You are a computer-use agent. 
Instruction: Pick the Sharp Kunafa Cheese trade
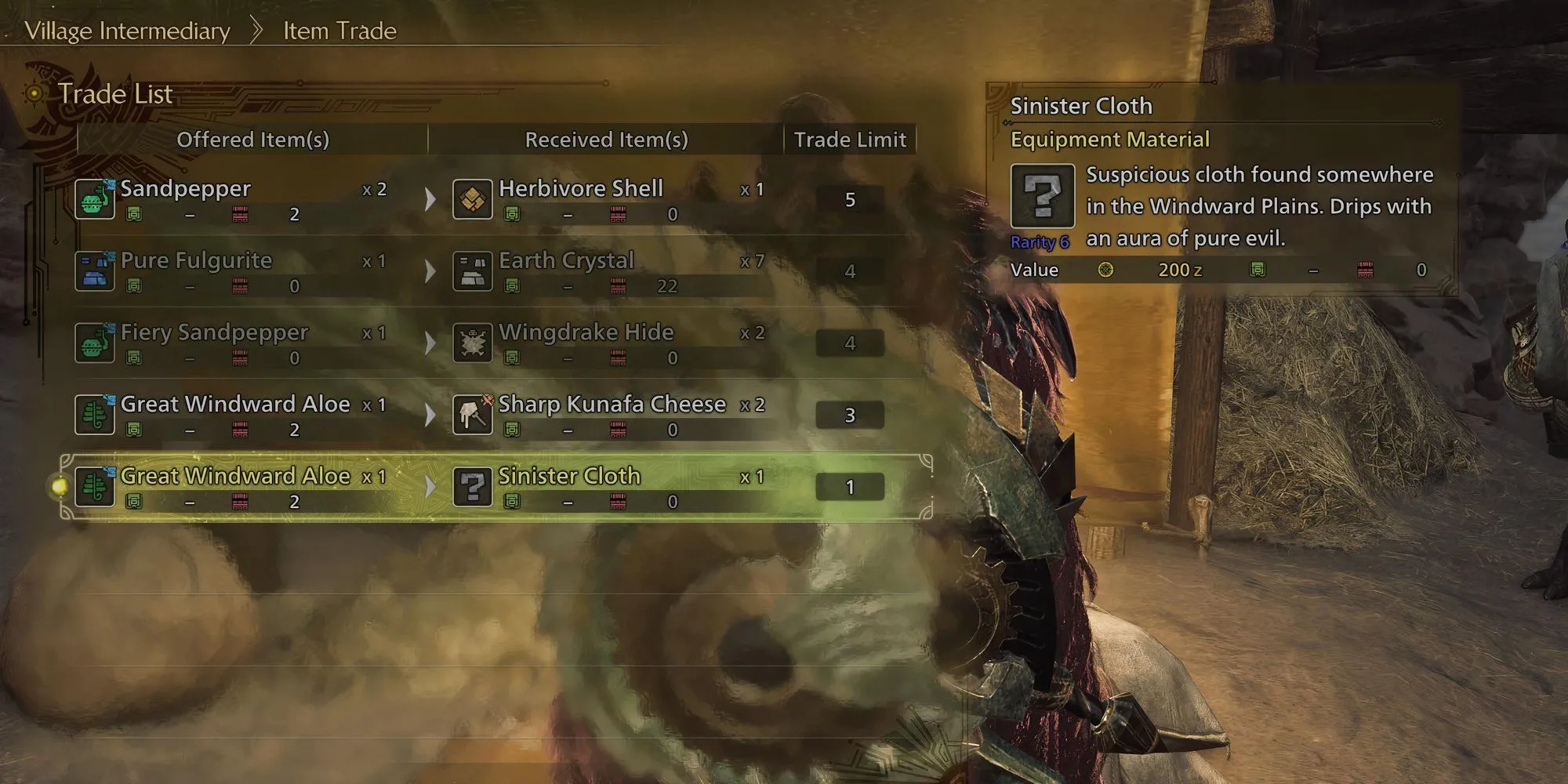[x=494, y=415]
